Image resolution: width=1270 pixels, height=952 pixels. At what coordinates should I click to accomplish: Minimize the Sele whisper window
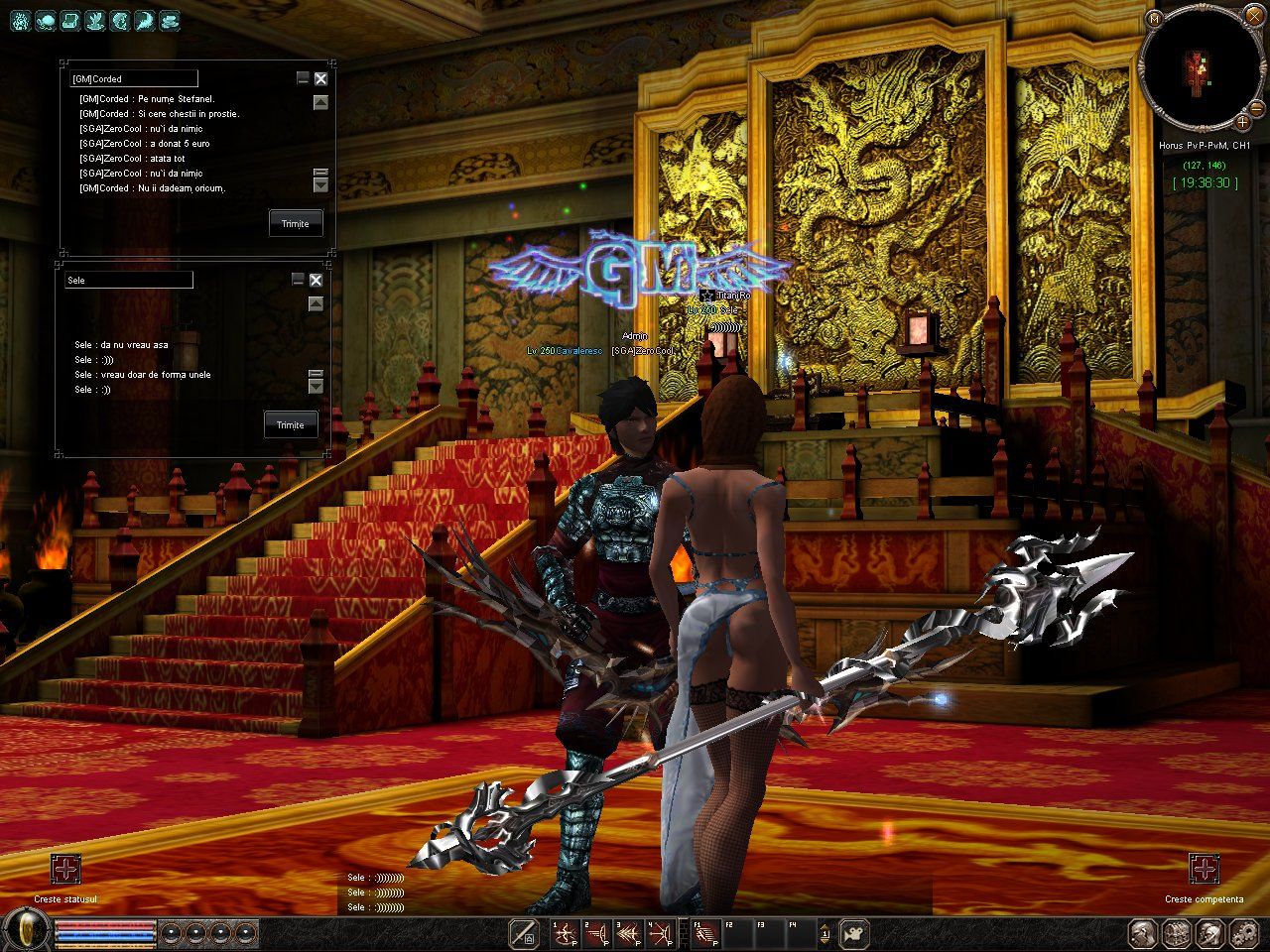[298, 280]
